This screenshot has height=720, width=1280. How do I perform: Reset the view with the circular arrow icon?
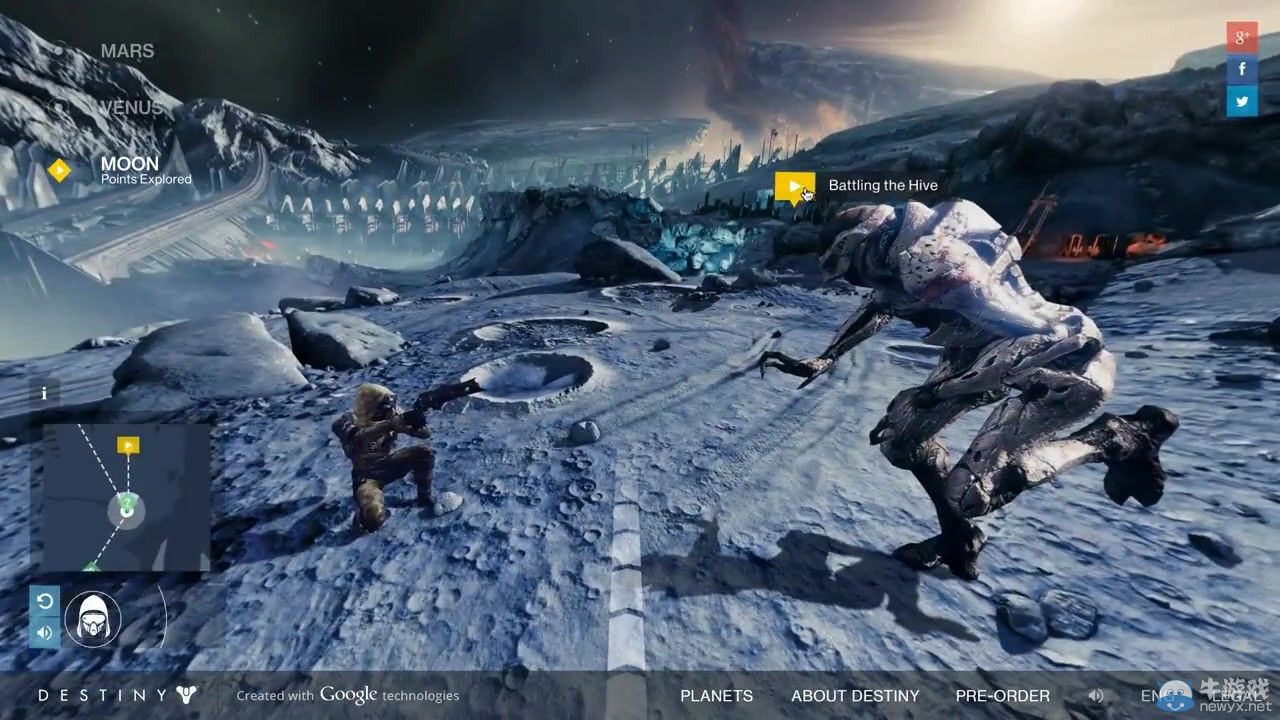(44, 601)
